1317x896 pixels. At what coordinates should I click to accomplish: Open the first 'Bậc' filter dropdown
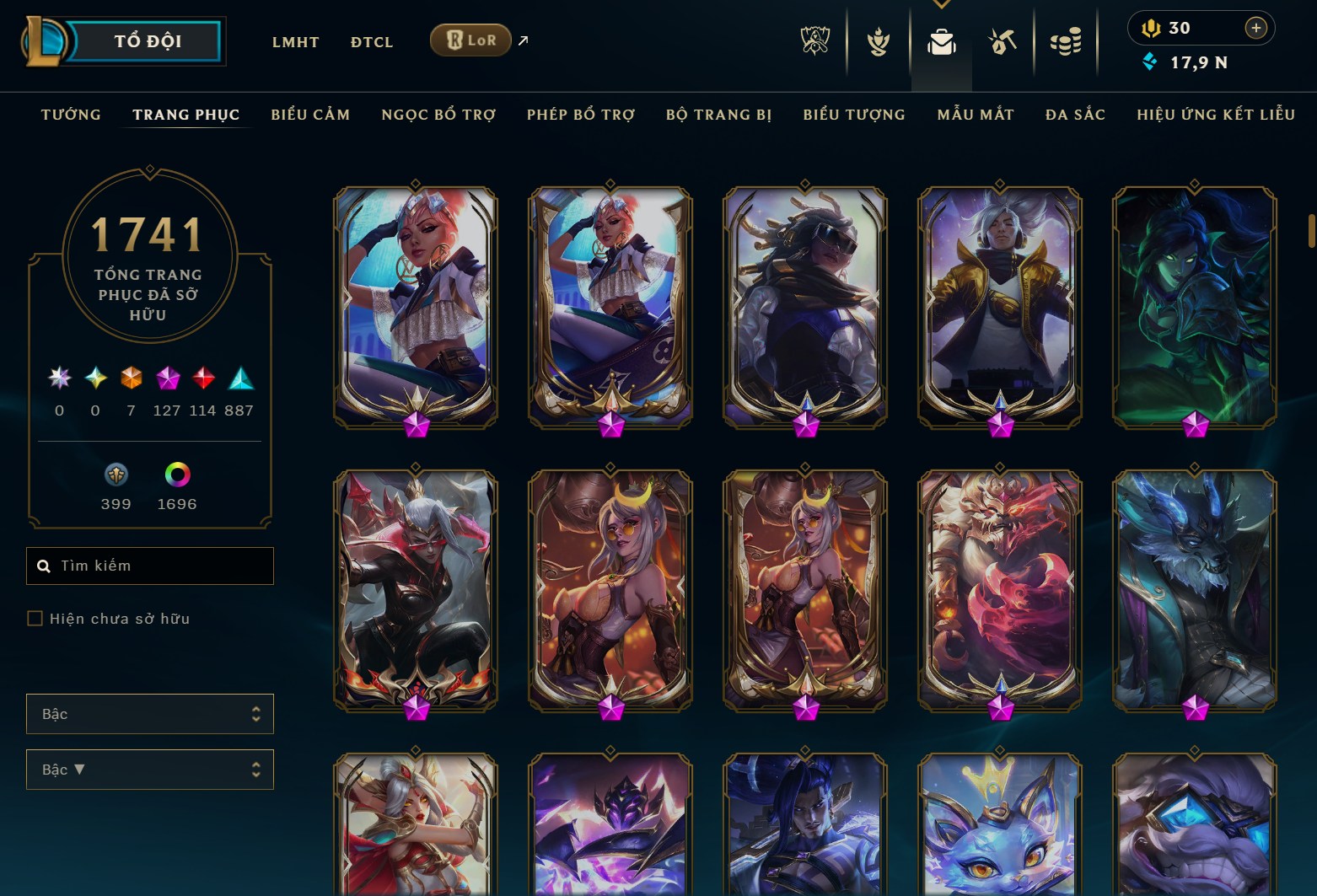tap(149, 714)
